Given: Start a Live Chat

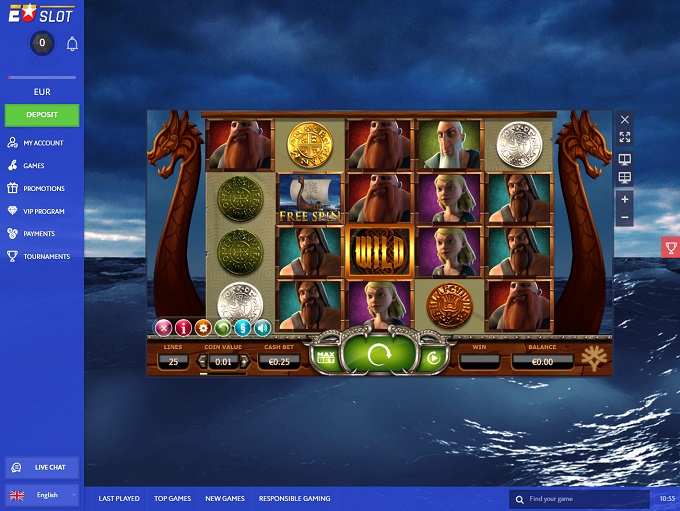Looking at the screenshot, I should [x=42, y=467].
